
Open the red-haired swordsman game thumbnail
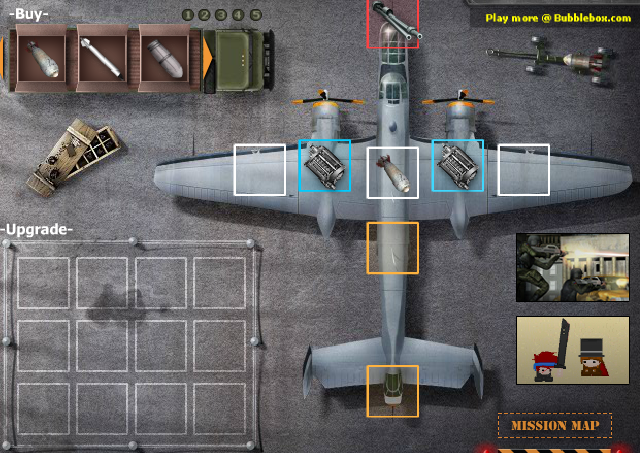572,350
